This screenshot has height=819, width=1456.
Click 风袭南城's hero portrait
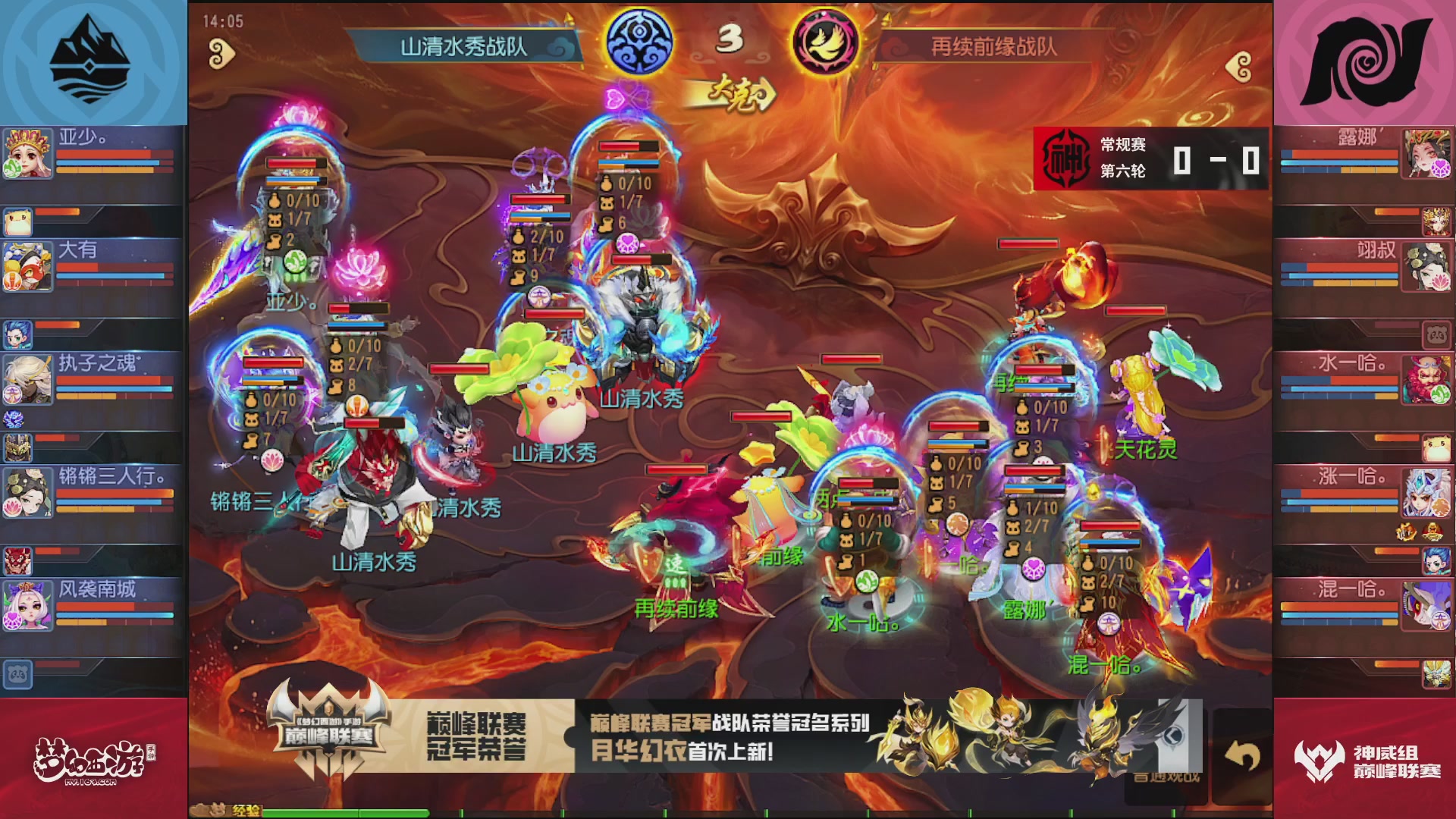pyautogui.click(x=28, y=605)
